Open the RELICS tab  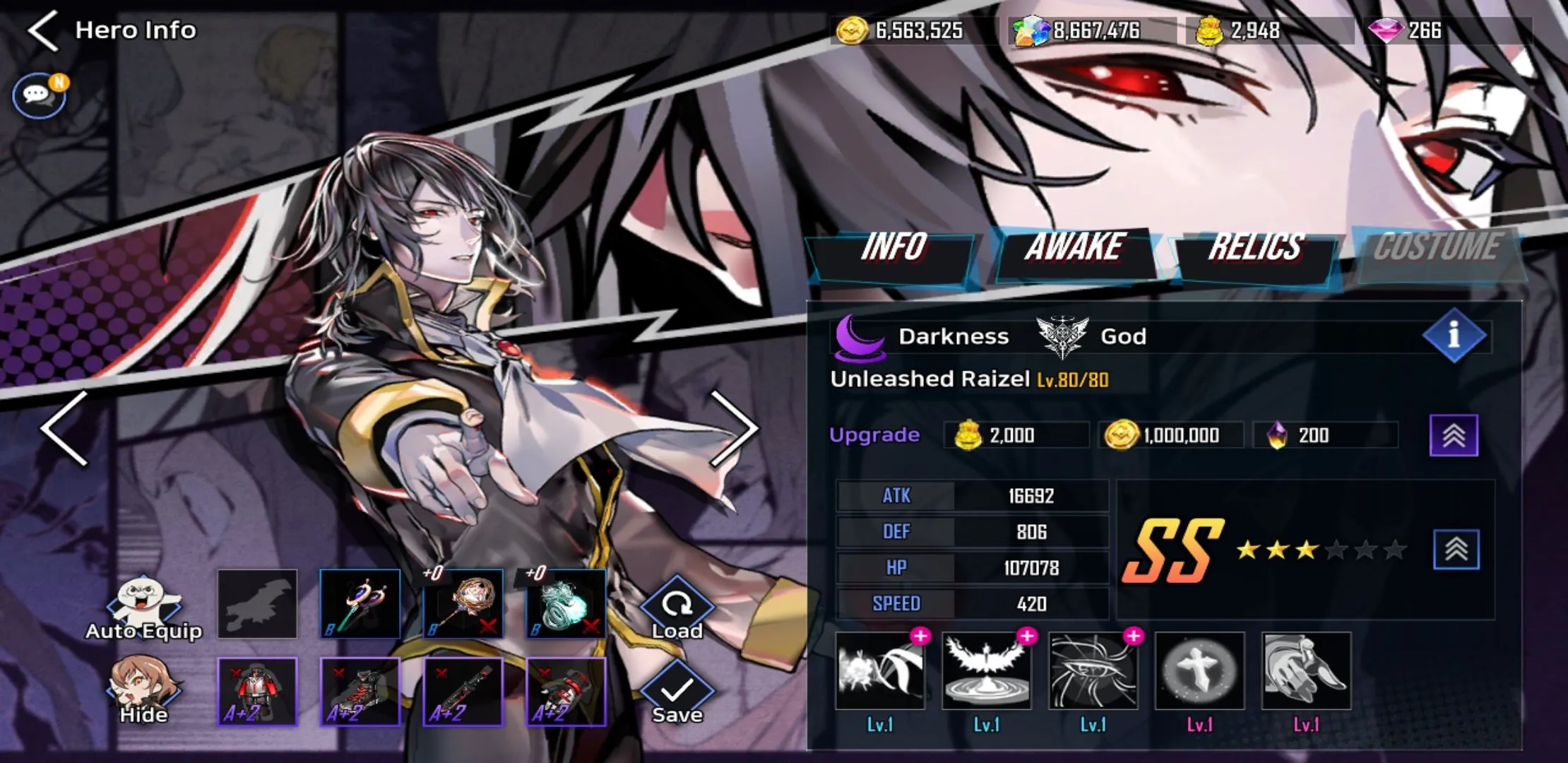click(x=1255, y=247)
